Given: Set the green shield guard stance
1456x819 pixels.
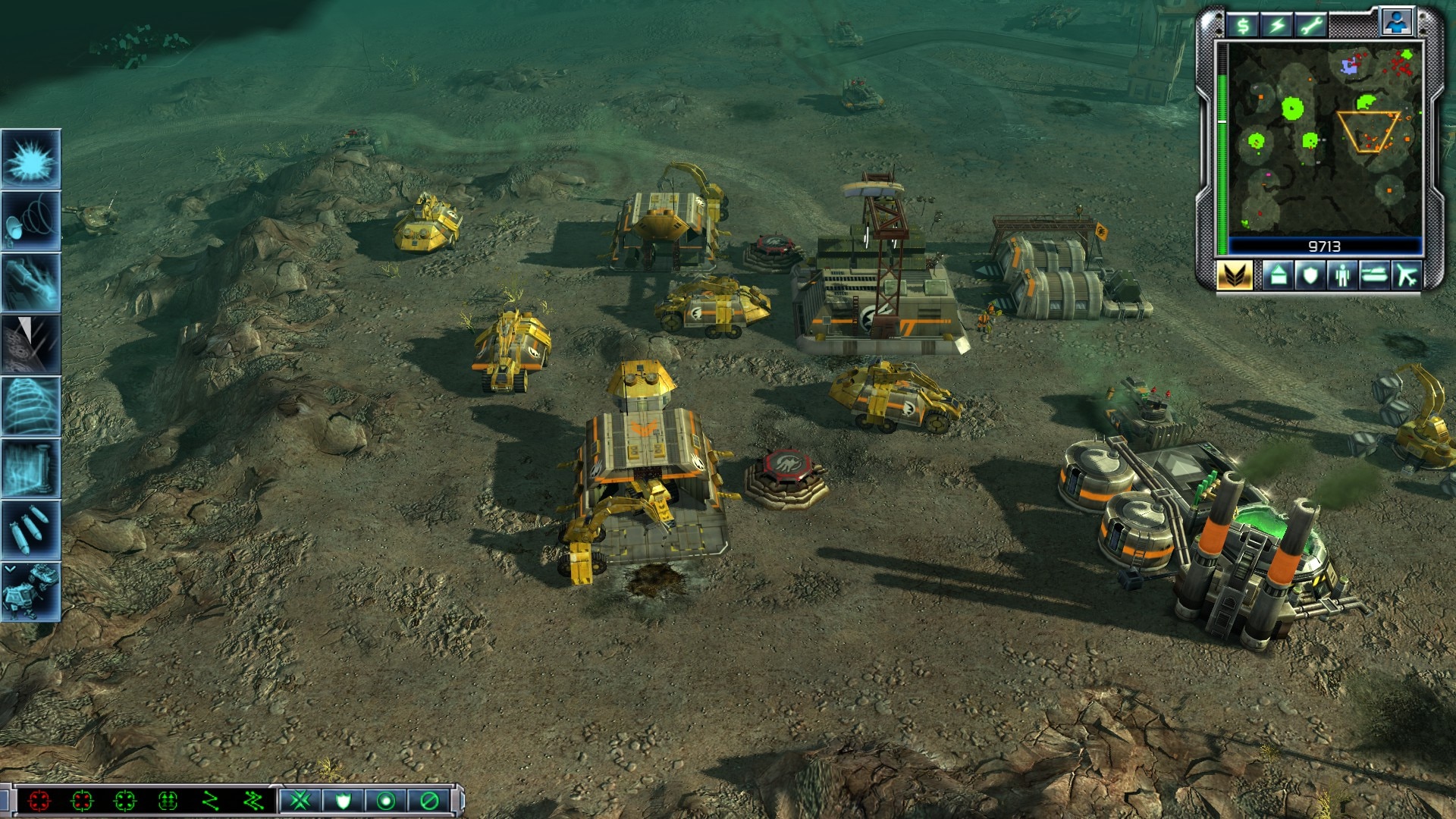Looking at the screenshot, I should 343,800.
